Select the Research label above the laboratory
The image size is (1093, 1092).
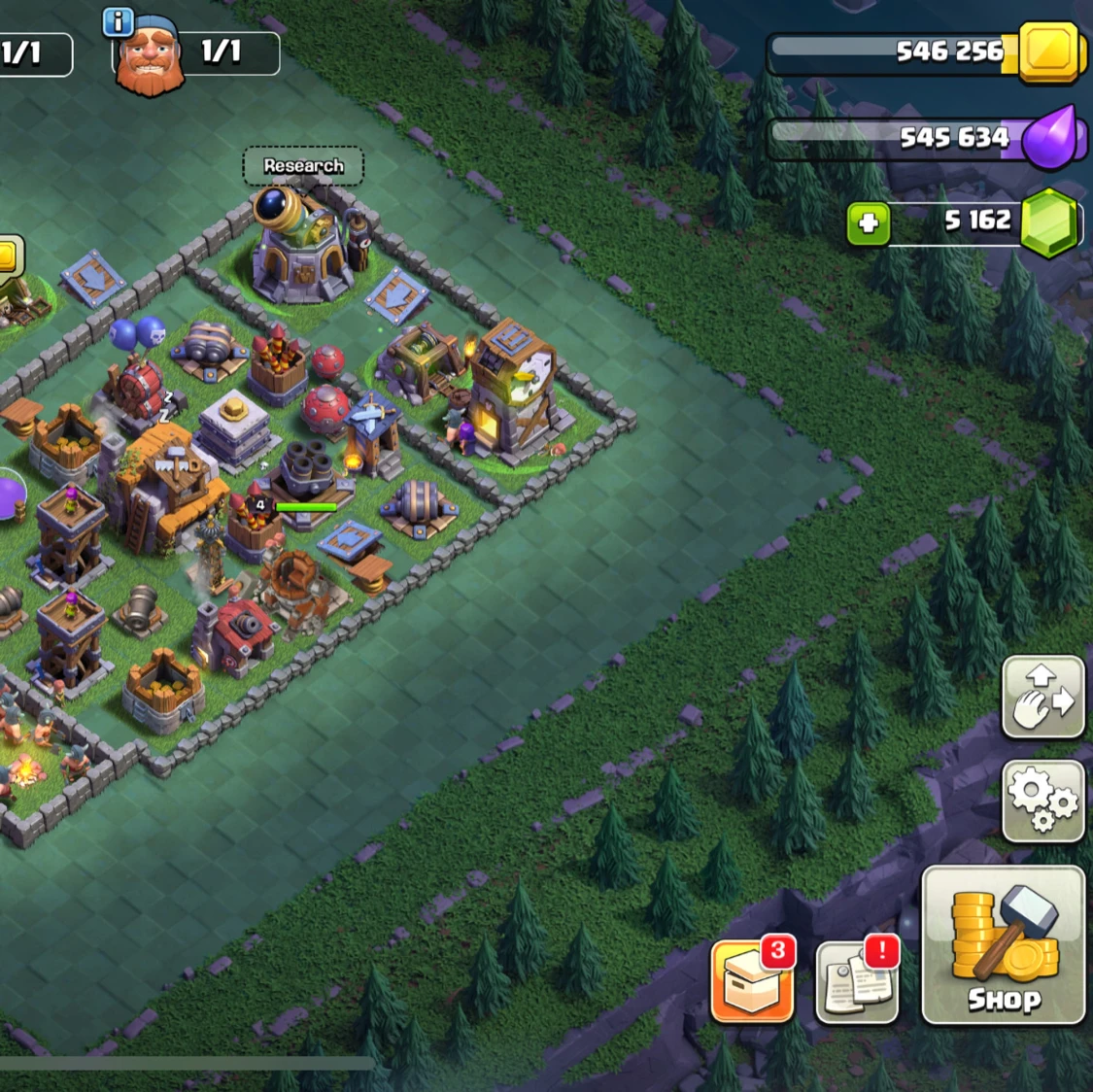[x=303, y=166]
